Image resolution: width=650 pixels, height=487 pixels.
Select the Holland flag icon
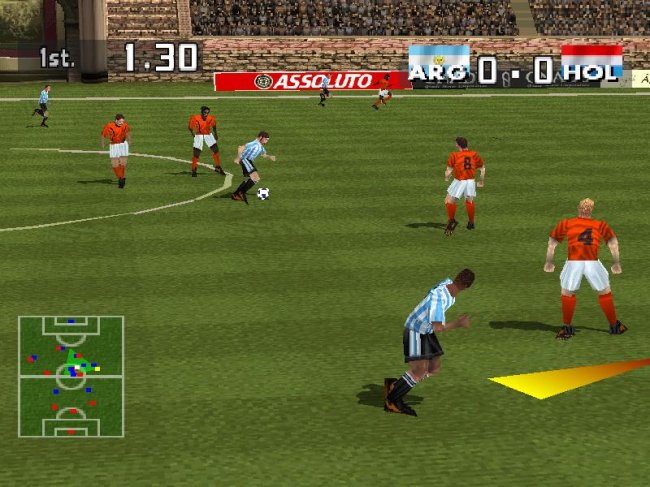[591, 60]
